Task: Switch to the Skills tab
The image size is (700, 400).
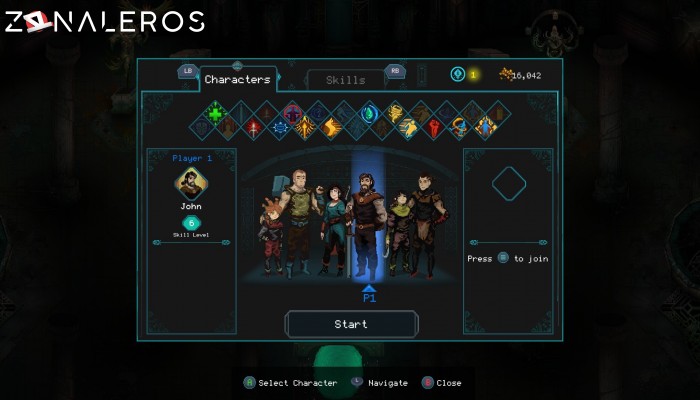Action: tap(345, 80)
